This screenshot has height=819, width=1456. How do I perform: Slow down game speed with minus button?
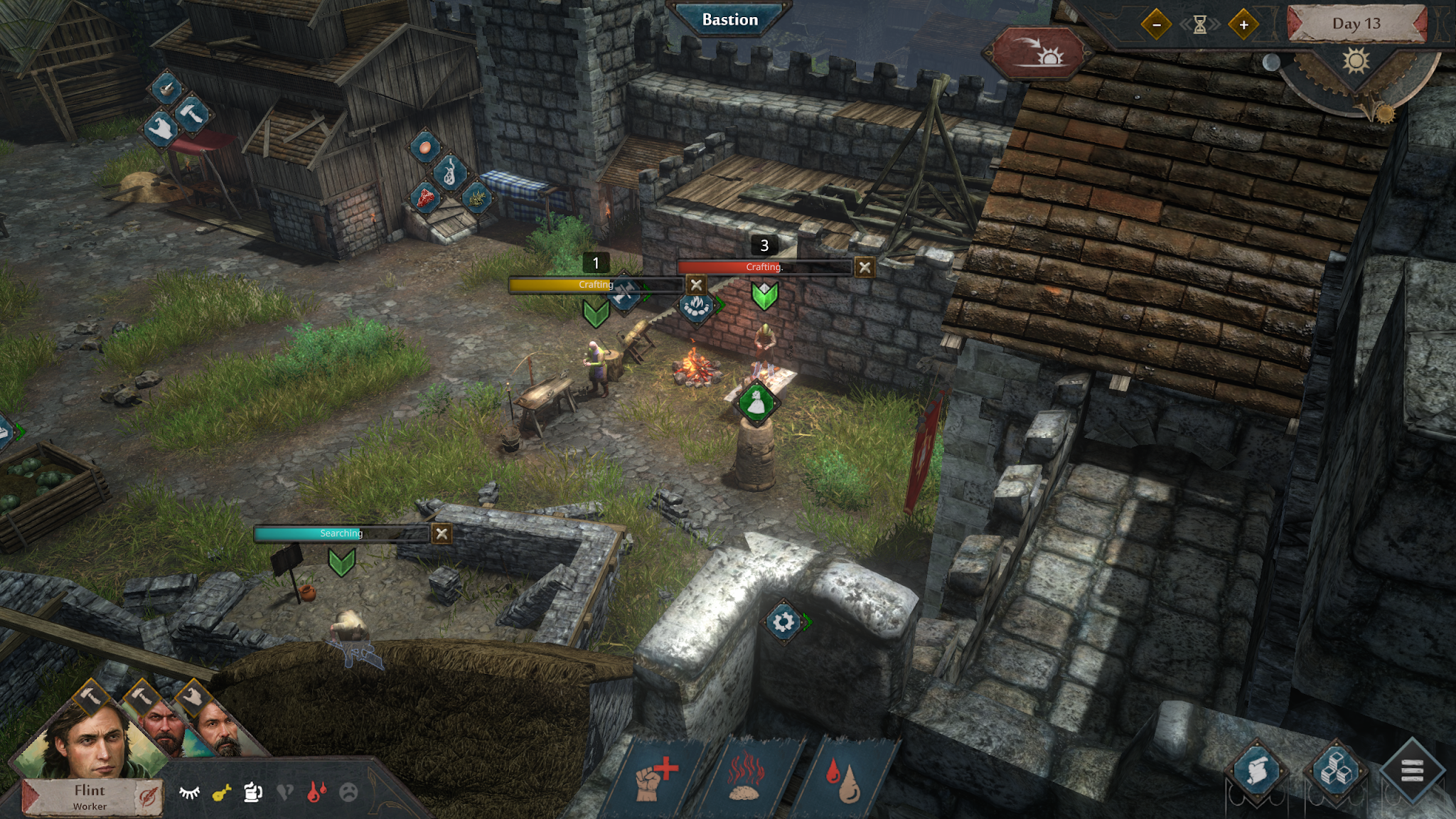coord(1157,25)
